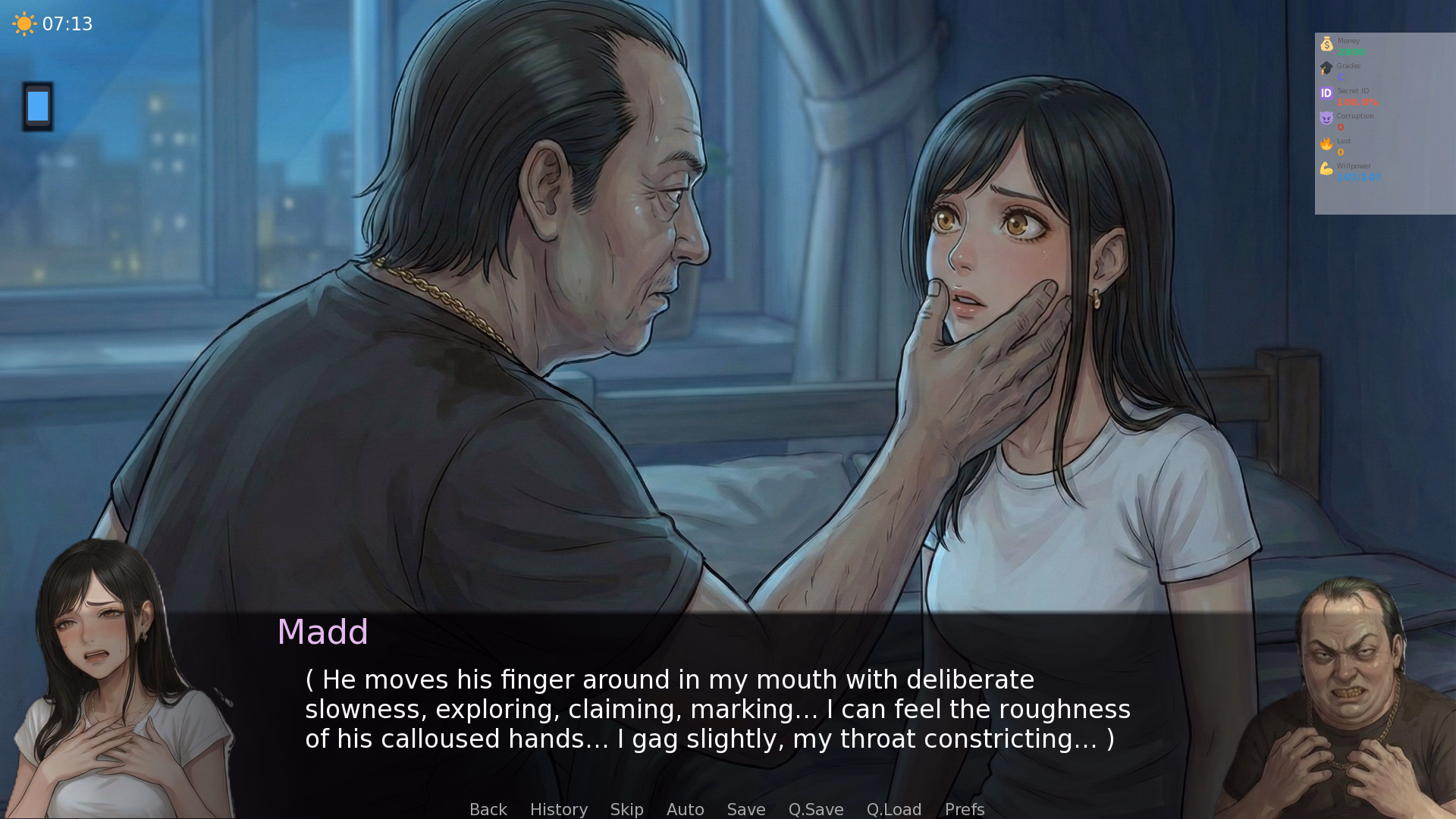Click the Lust flame icon

point(1326,143)
